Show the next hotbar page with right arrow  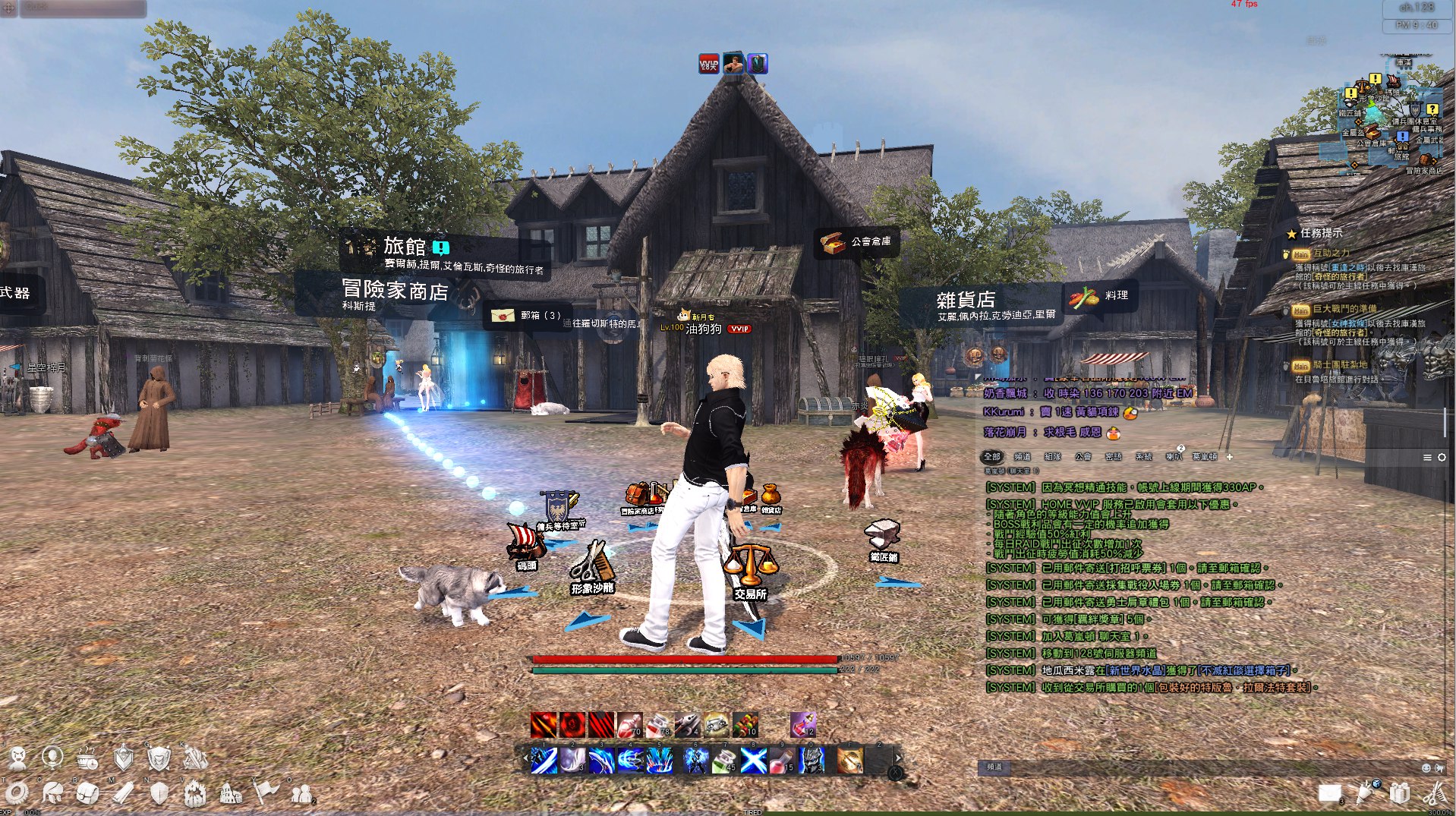tap(898, 758)
